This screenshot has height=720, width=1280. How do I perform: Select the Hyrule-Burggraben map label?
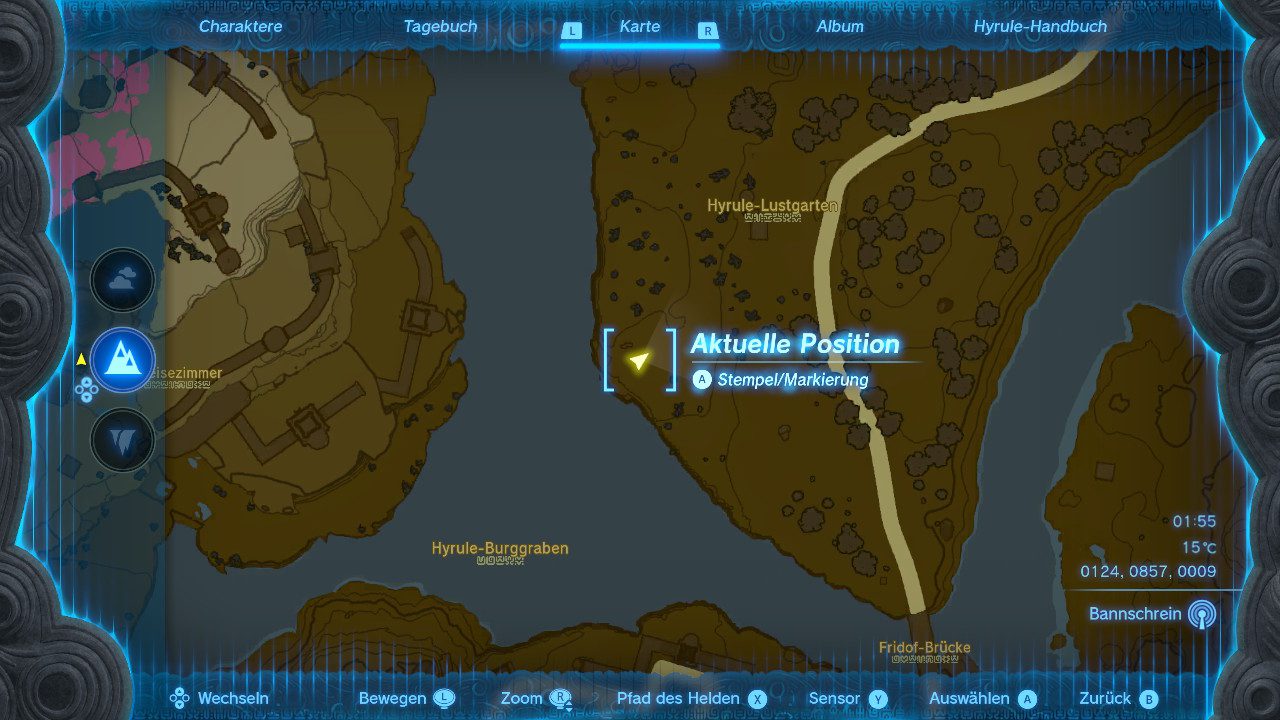tap(500, 549)
